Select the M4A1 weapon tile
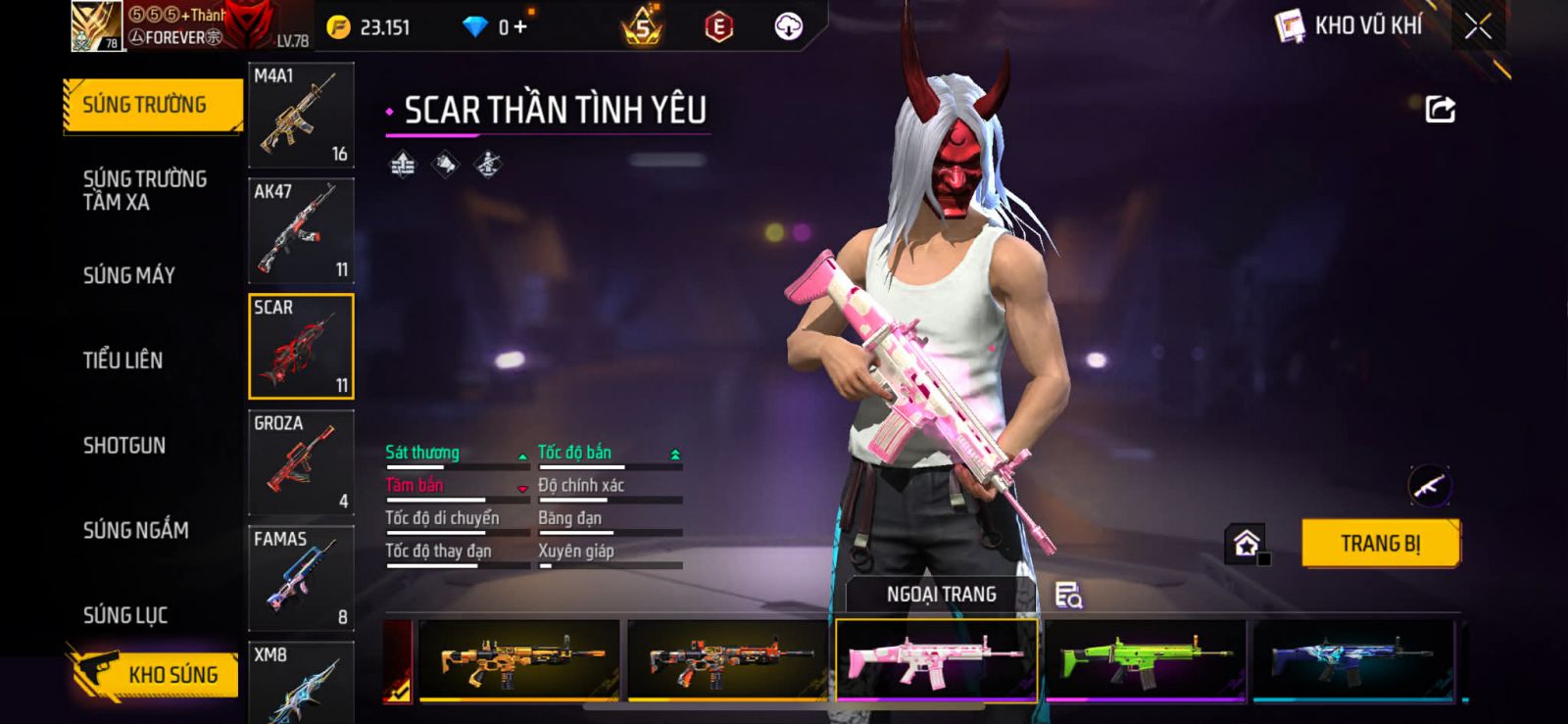 click(301, 116)
